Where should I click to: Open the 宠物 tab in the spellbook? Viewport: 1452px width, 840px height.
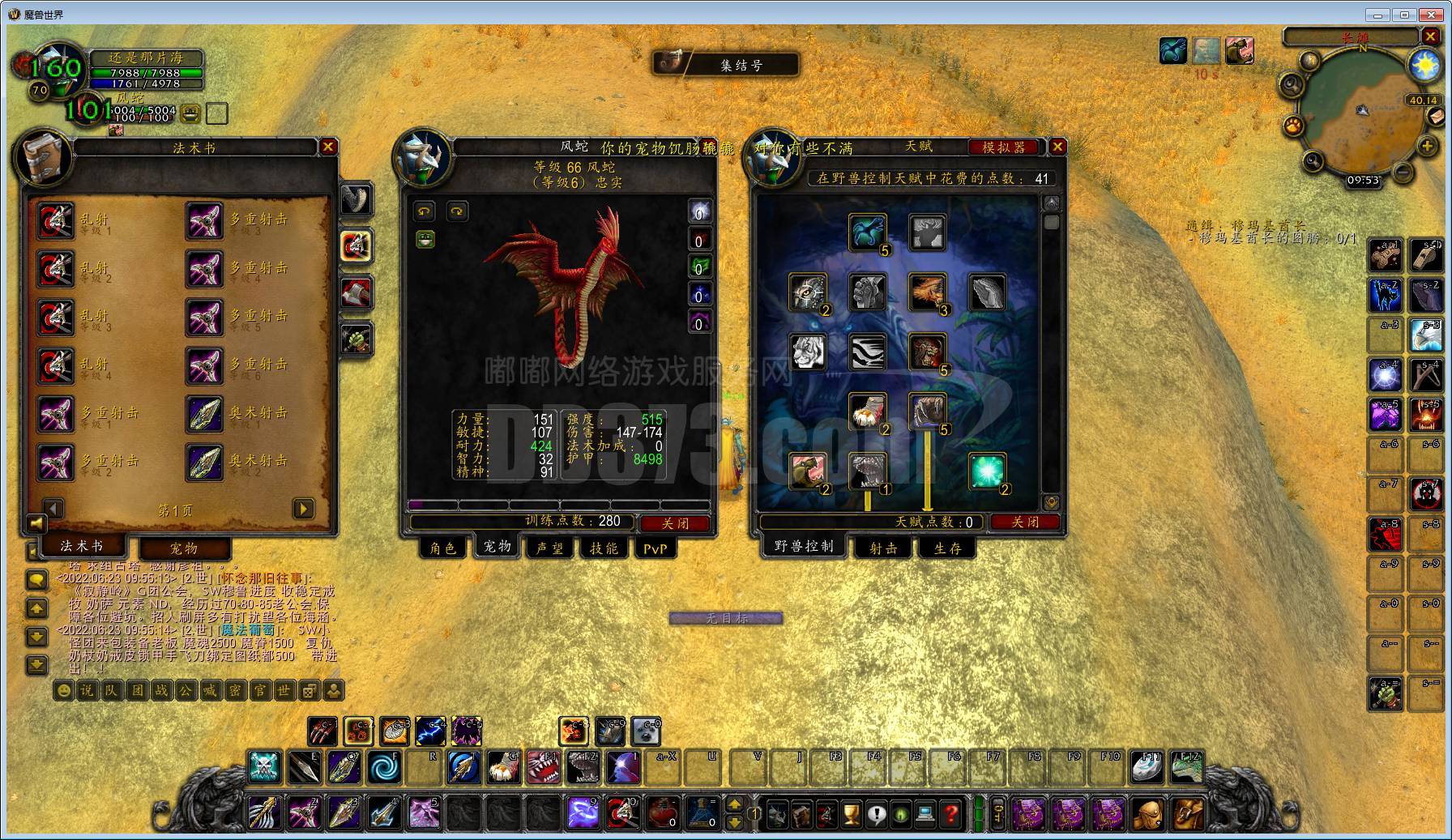pyautogui.click(x=184, y=548)
